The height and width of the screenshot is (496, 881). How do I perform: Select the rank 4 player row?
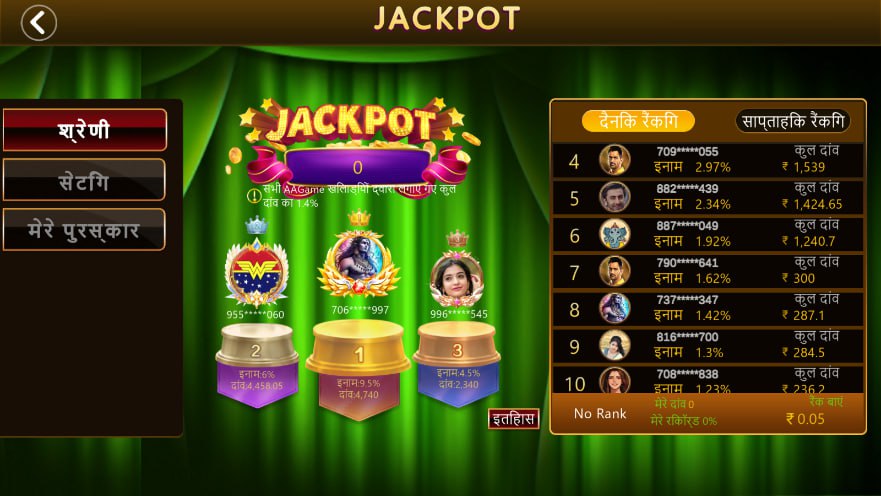[x=708, y=160]
